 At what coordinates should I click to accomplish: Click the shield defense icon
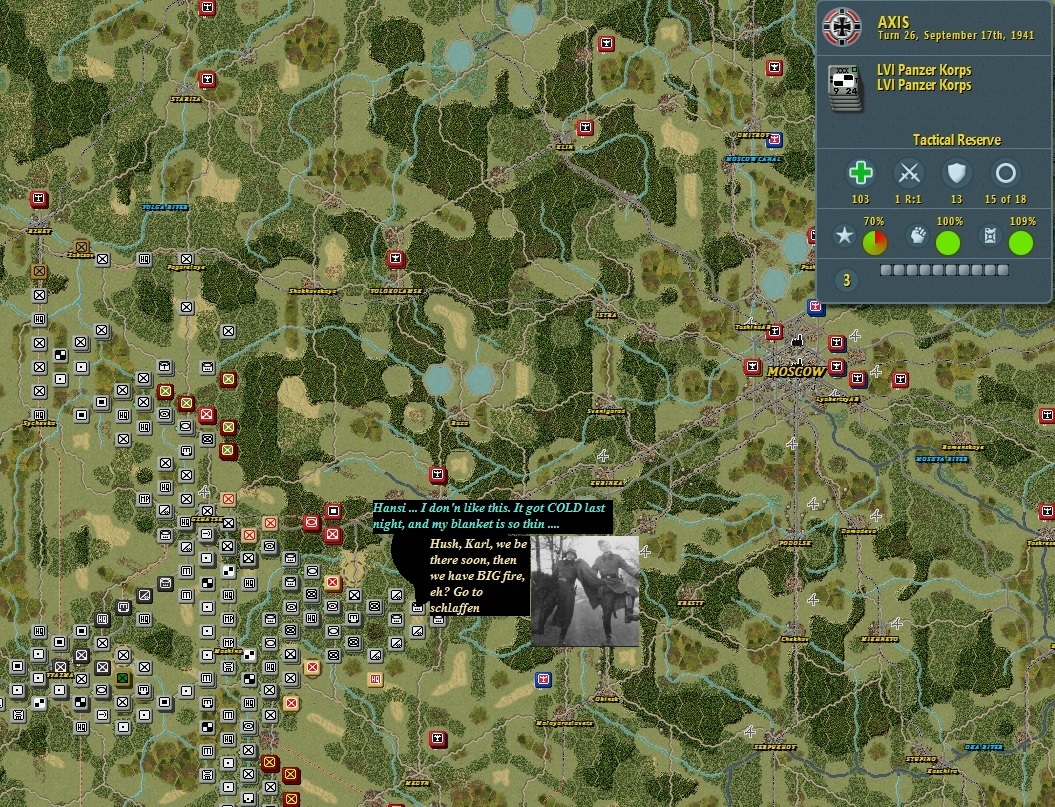(x=956, y=173)
